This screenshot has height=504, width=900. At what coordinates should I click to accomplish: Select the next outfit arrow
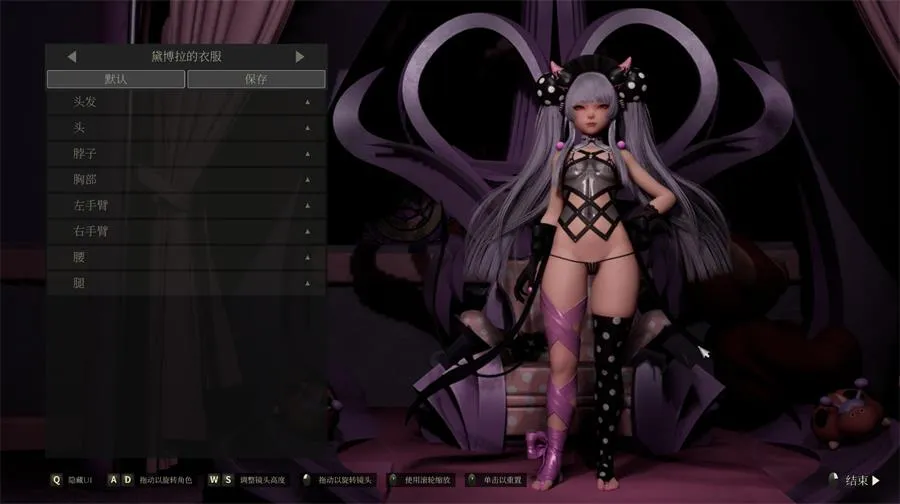[300, 57]
